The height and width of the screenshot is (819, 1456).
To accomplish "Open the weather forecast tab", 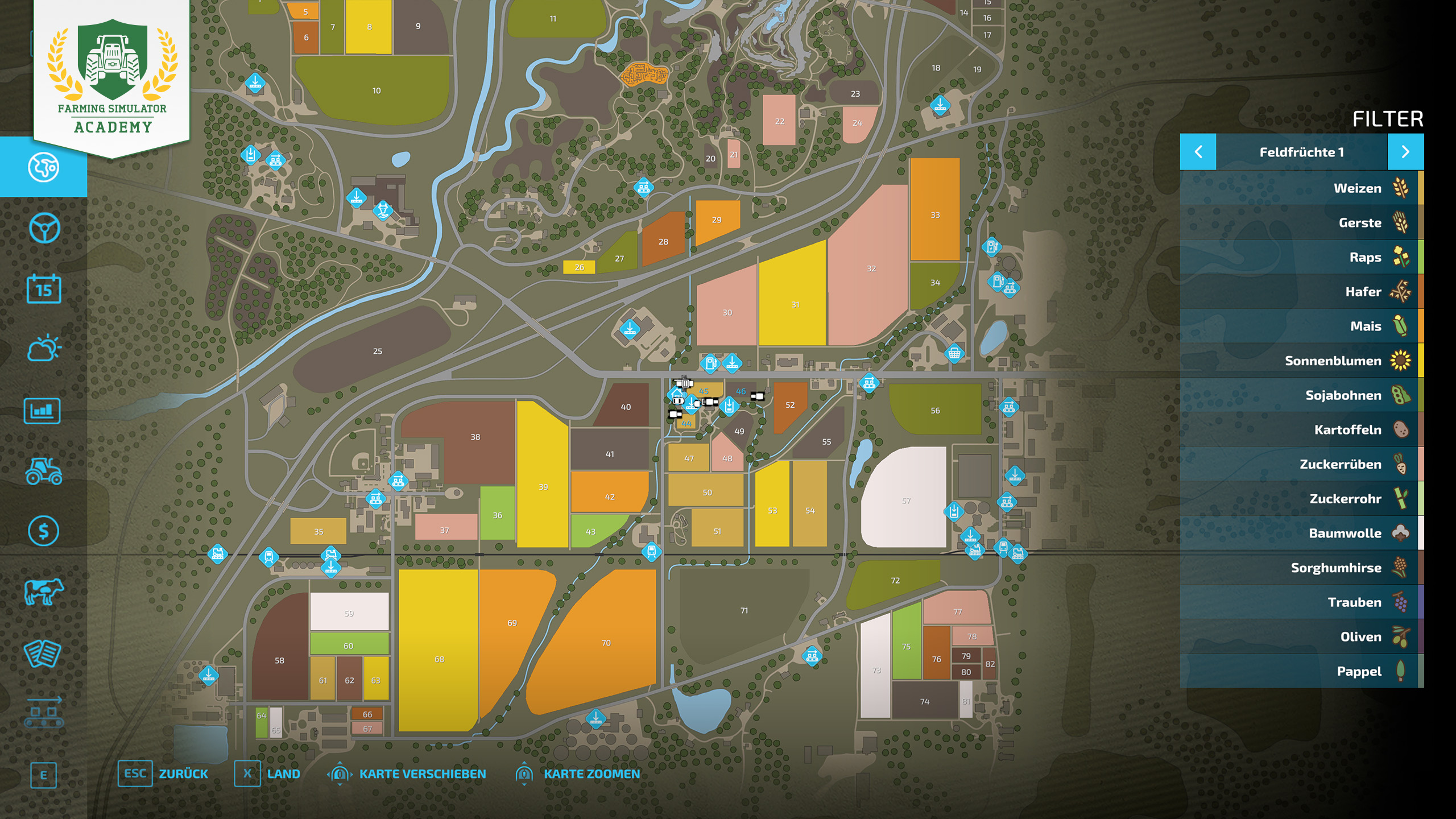I will pyautogui.click(x=44, y=349).
